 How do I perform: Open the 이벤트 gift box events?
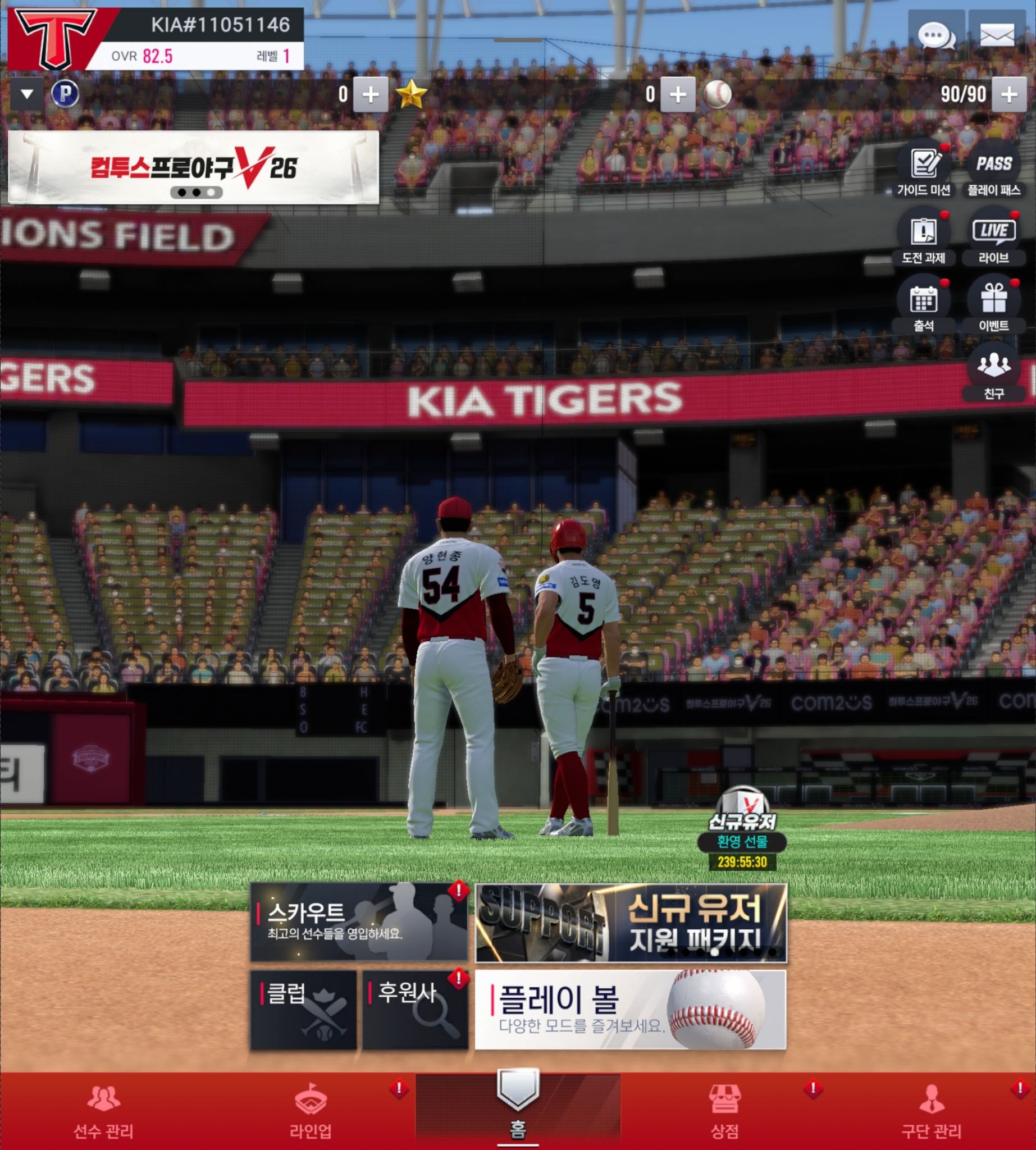point(994,305)
